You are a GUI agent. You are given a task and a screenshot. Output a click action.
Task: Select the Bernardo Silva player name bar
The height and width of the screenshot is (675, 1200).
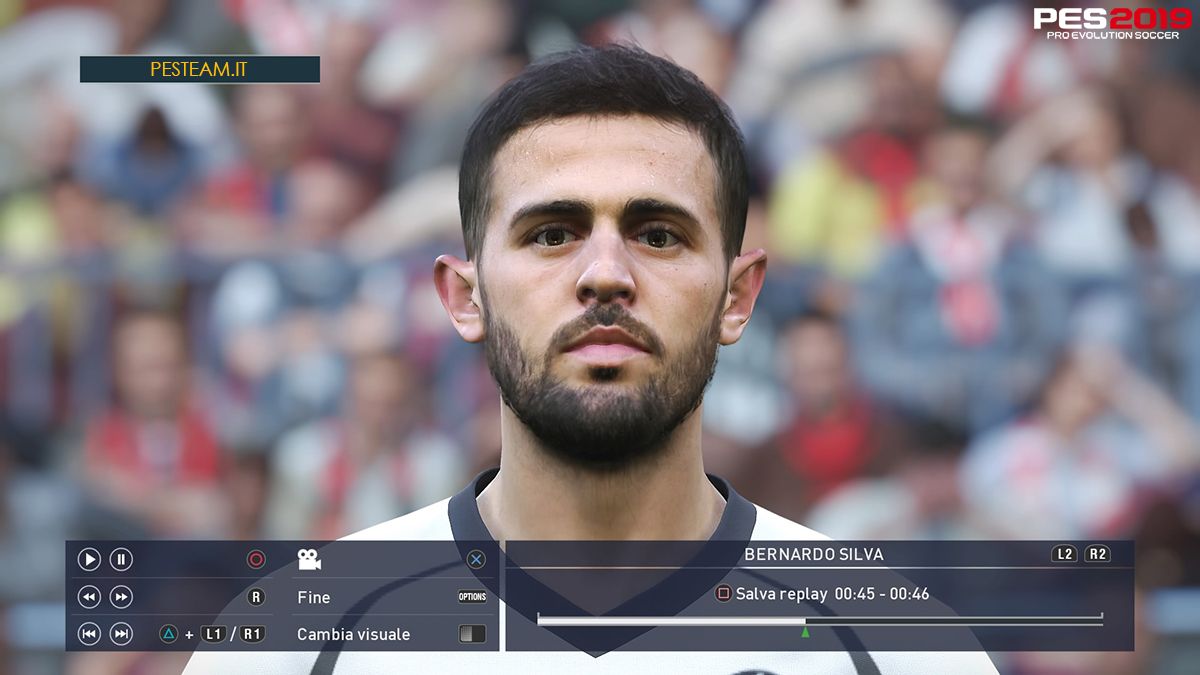point(814,554)
